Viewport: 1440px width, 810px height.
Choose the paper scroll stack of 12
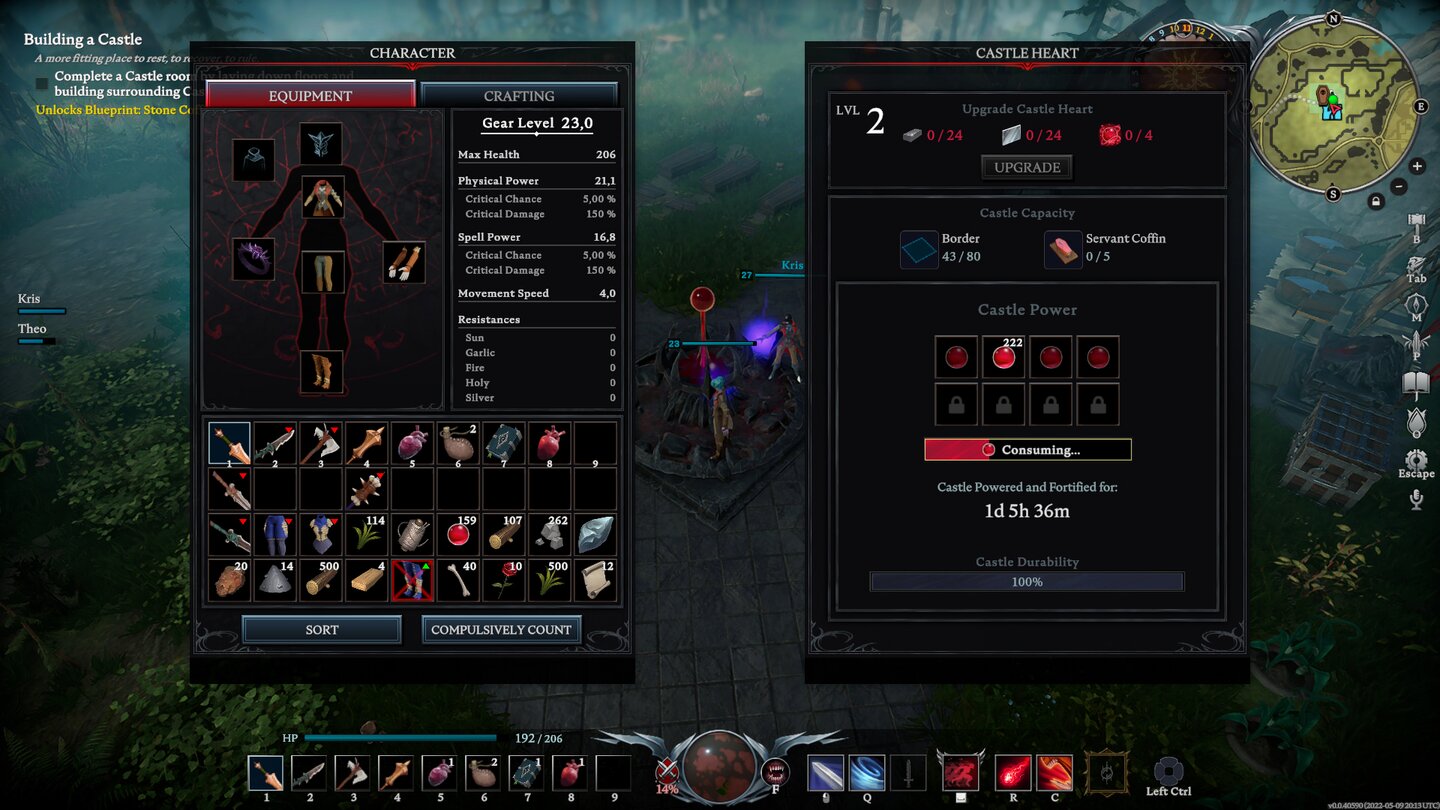coord(596,580)
